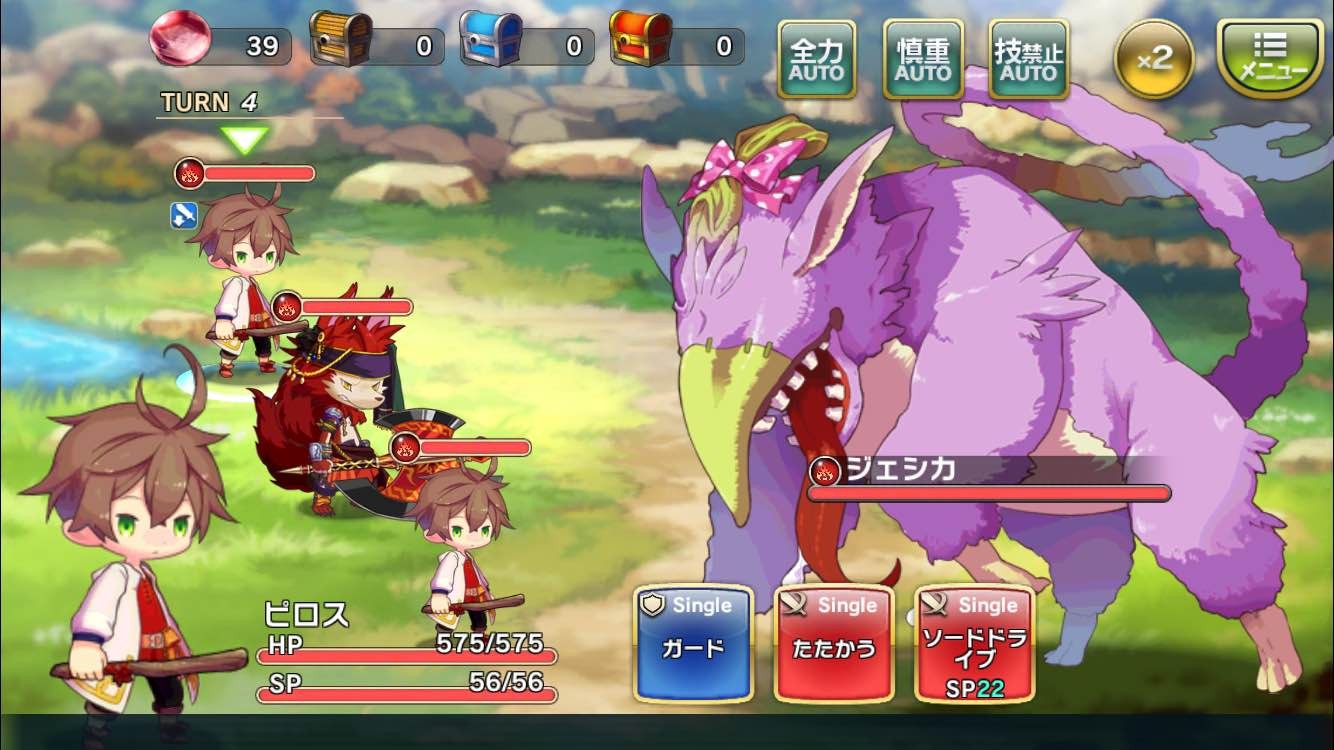Toggle the ×2 battle speed coin
Viewport: 1334px width, 750px height.
(x=1154, y=58)
